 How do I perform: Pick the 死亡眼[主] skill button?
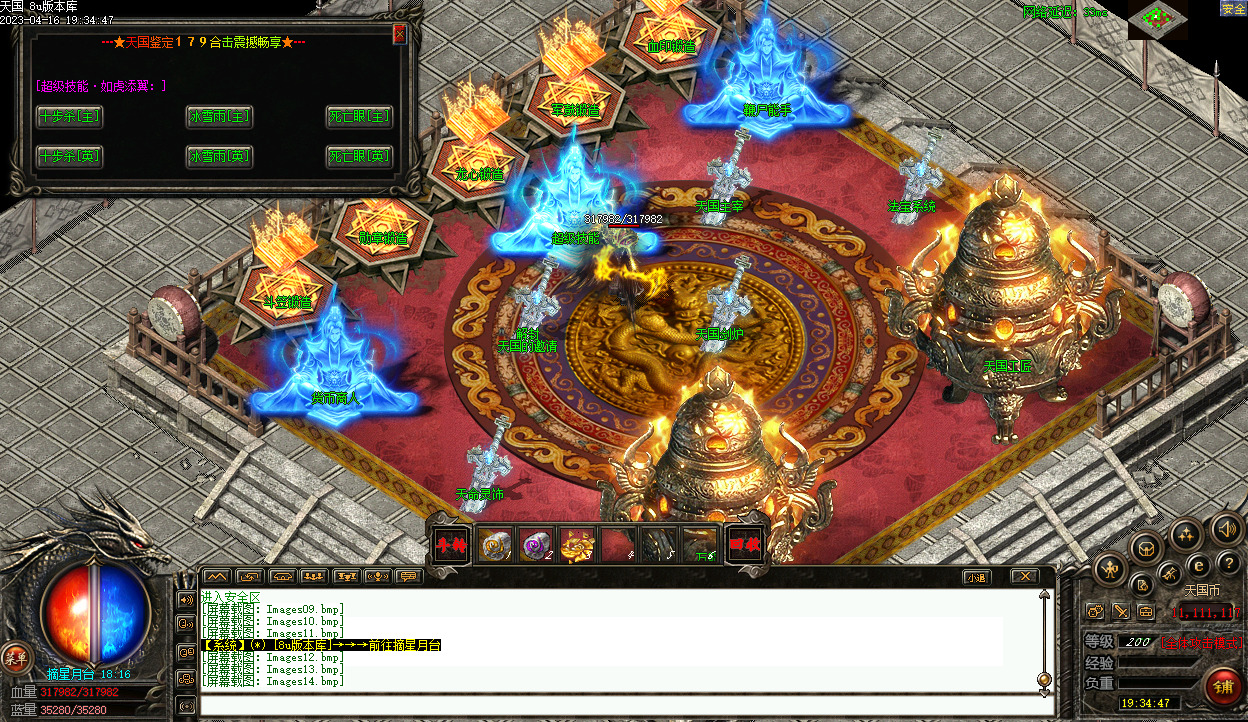358,117
